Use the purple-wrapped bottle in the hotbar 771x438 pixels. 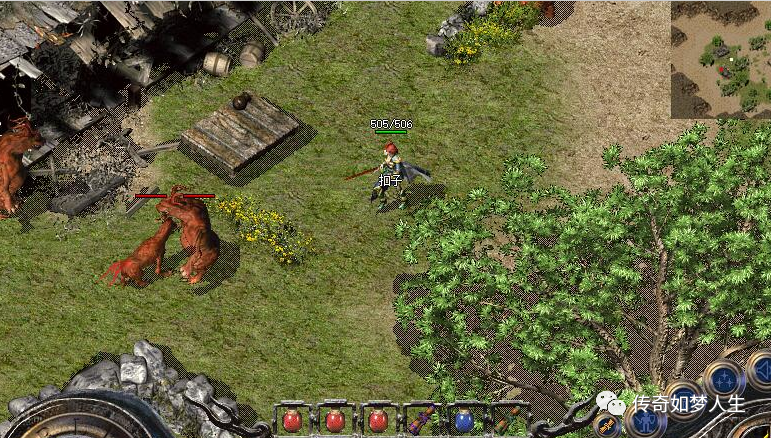tap(421, 421)
